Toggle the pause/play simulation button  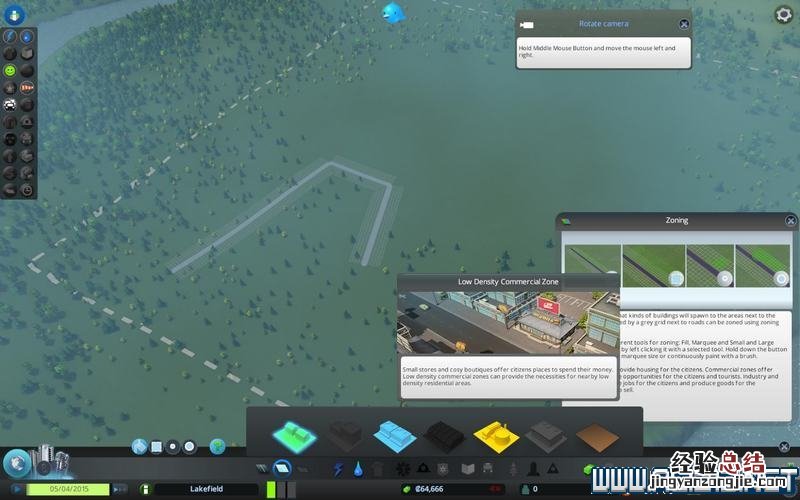click(17, 489)
